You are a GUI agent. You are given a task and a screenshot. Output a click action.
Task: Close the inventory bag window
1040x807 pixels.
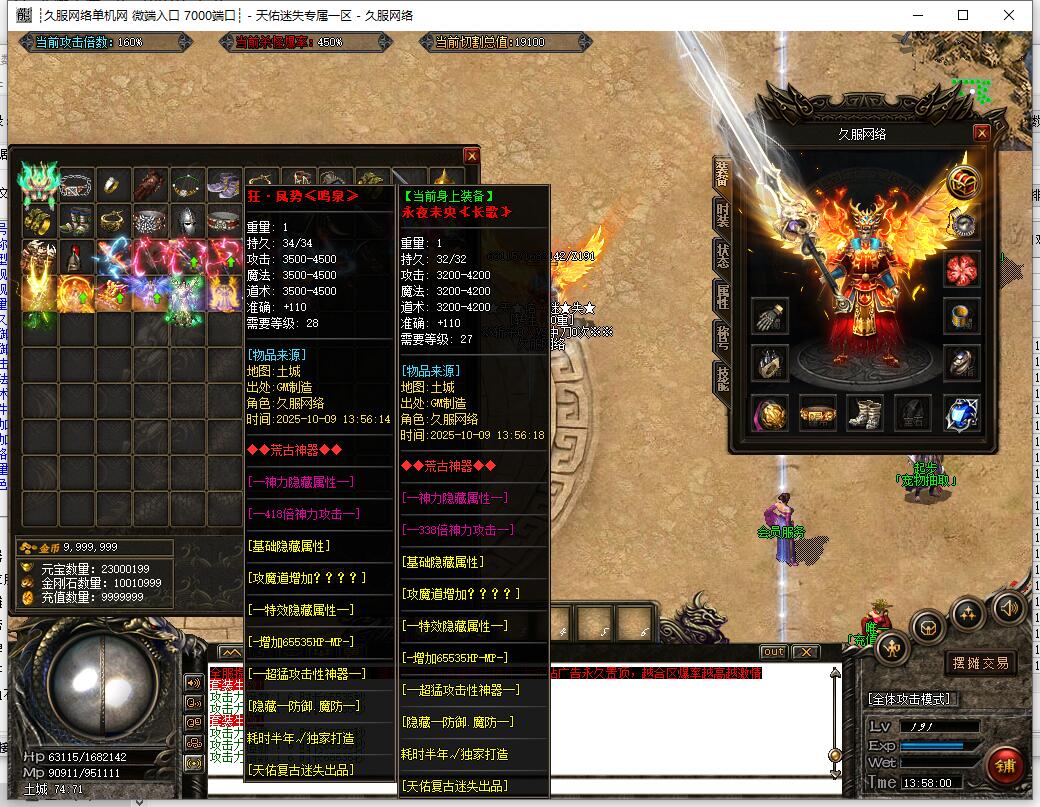click(x=471, y=156)
